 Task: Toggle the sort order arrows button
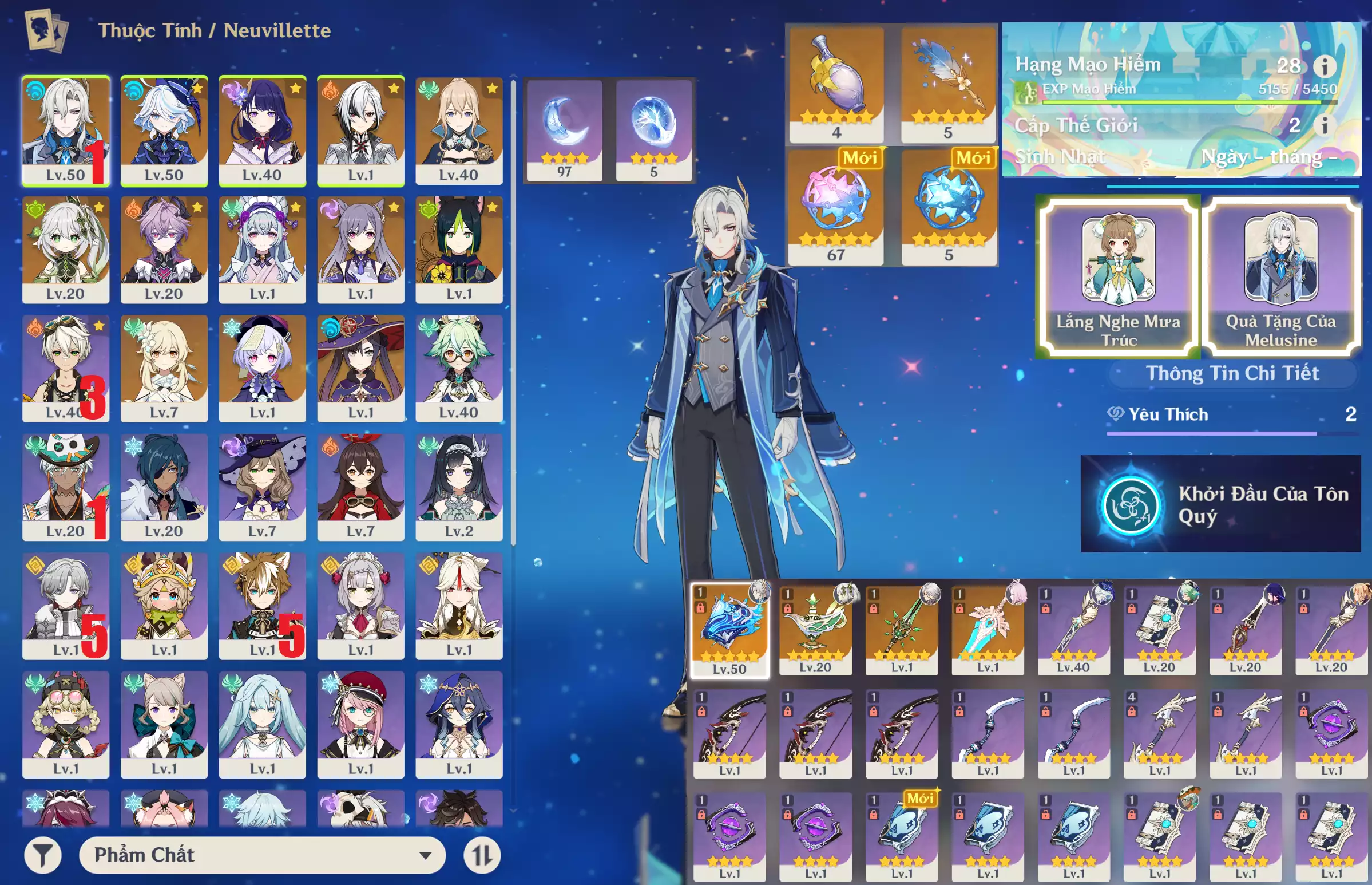482,855
